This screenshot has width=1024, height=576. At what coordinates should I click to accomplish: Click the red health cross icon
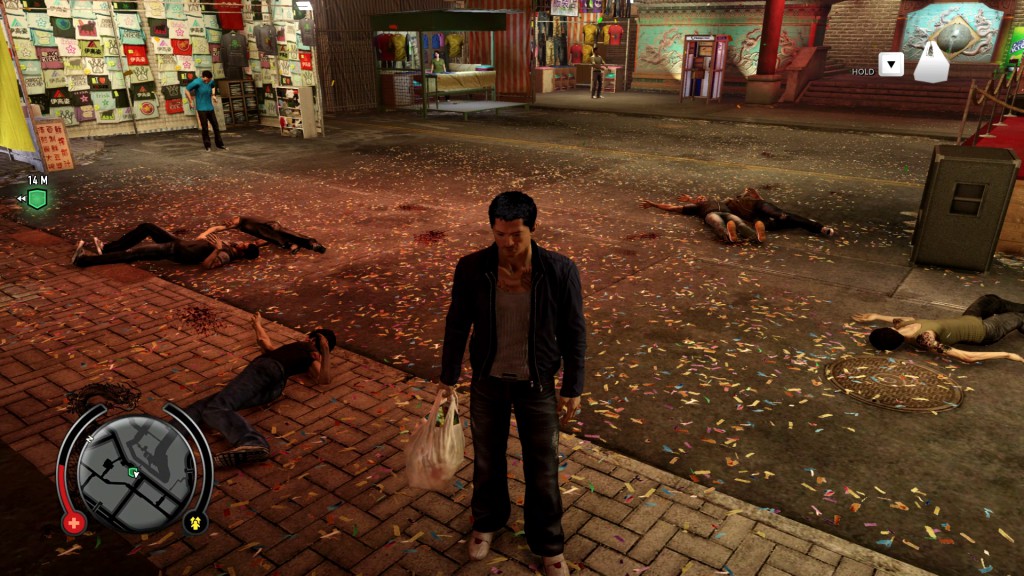pyautogui.click(x=73, y=522)
